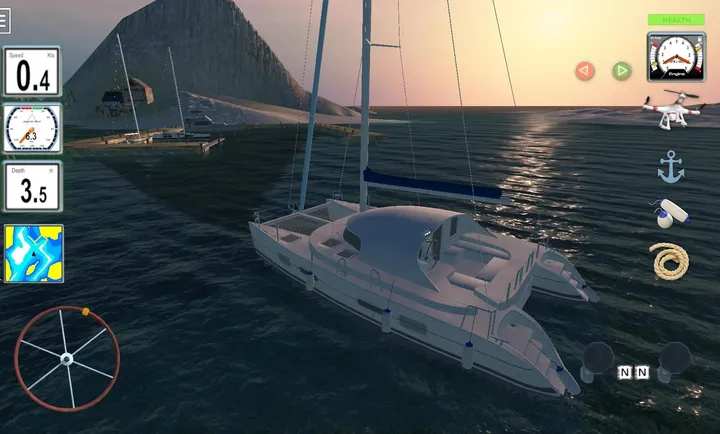Select the red left arrow button
Screen dimensions: 720x434
[x=585, y=71]
